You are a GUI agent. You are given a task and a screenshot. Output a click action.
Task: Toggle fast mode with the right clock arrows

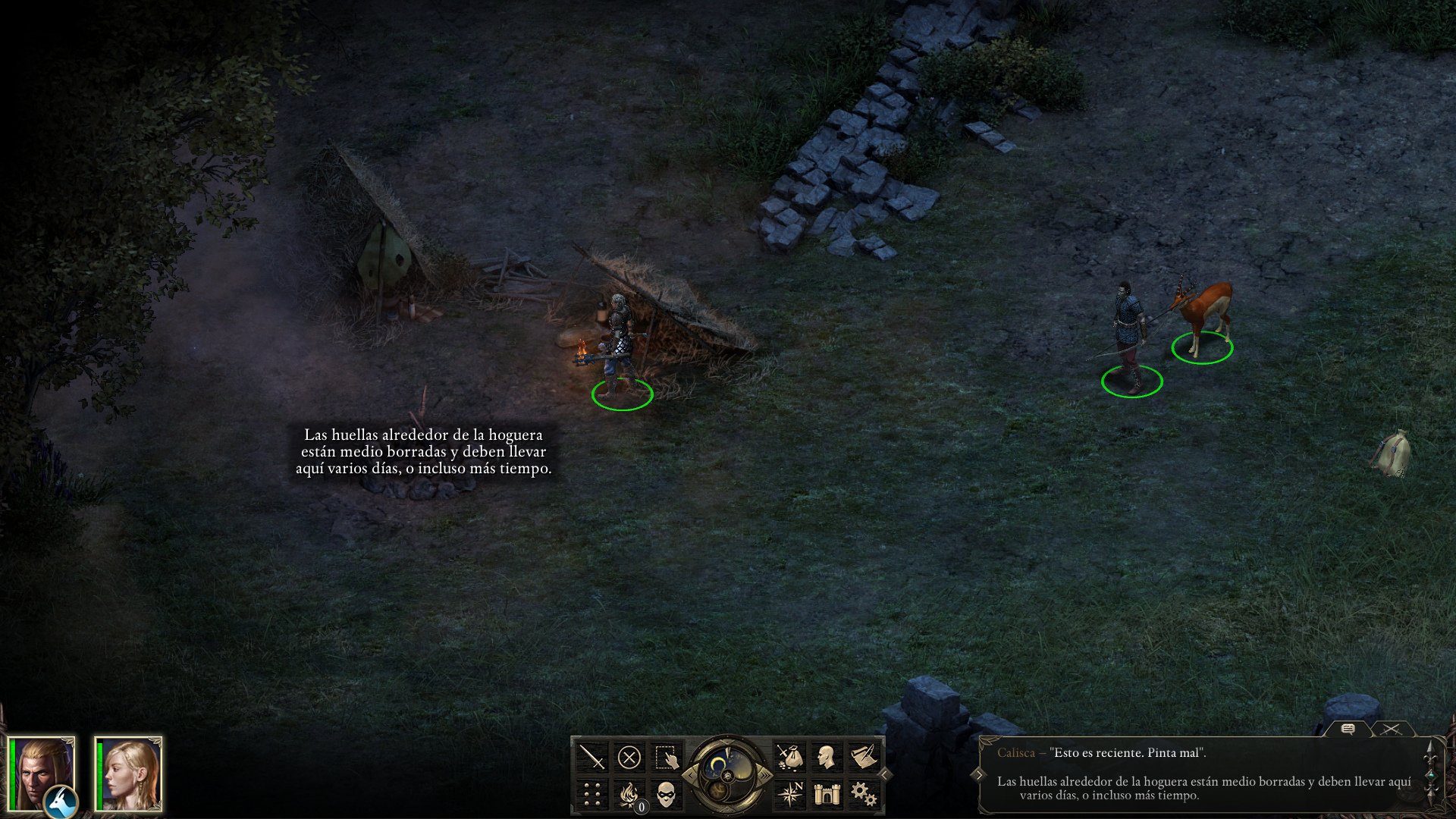coord(765,775)
